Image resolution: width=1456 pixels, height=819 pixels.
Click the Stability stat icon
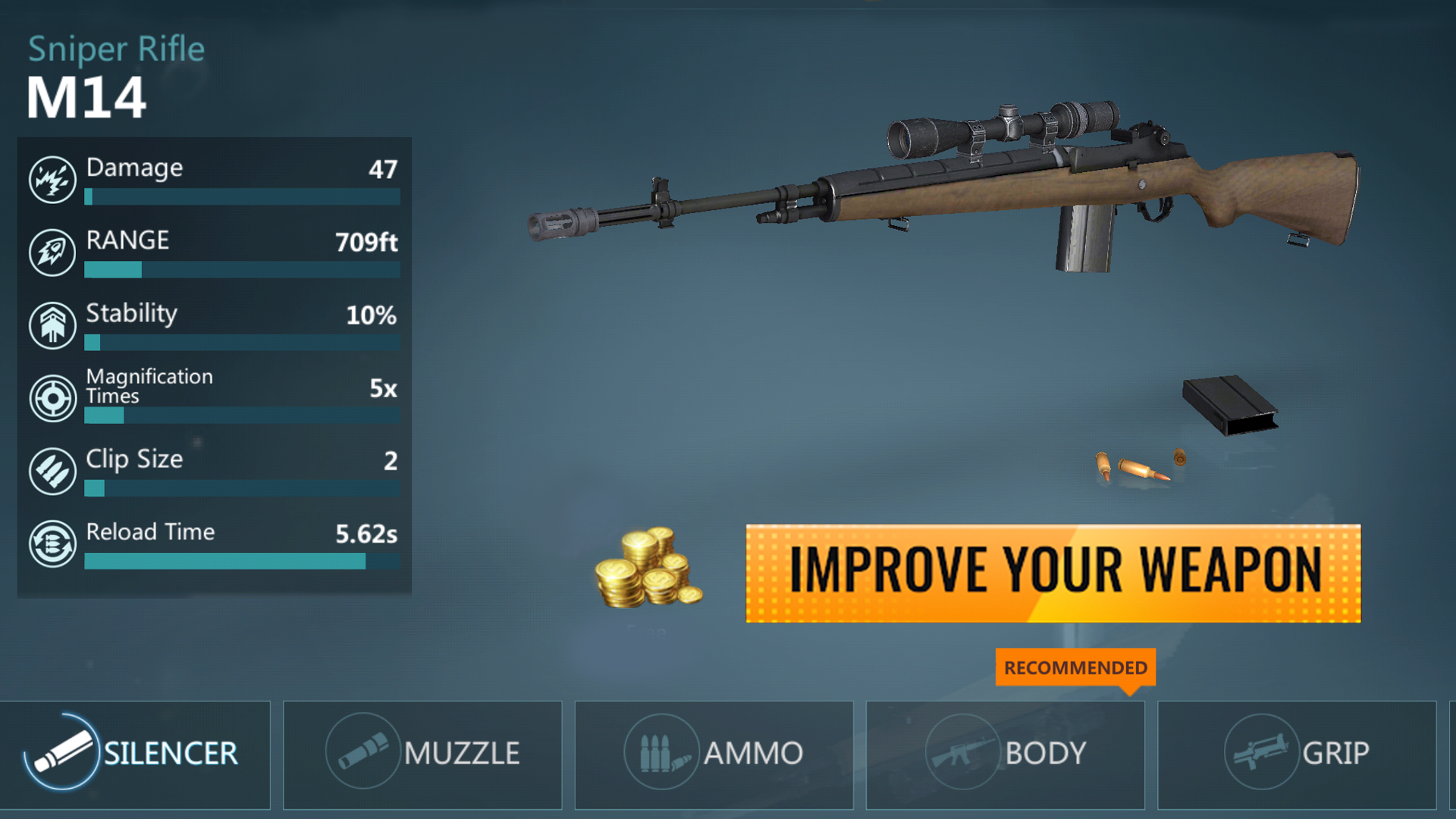pyautogui.click(x=51, y=324)
